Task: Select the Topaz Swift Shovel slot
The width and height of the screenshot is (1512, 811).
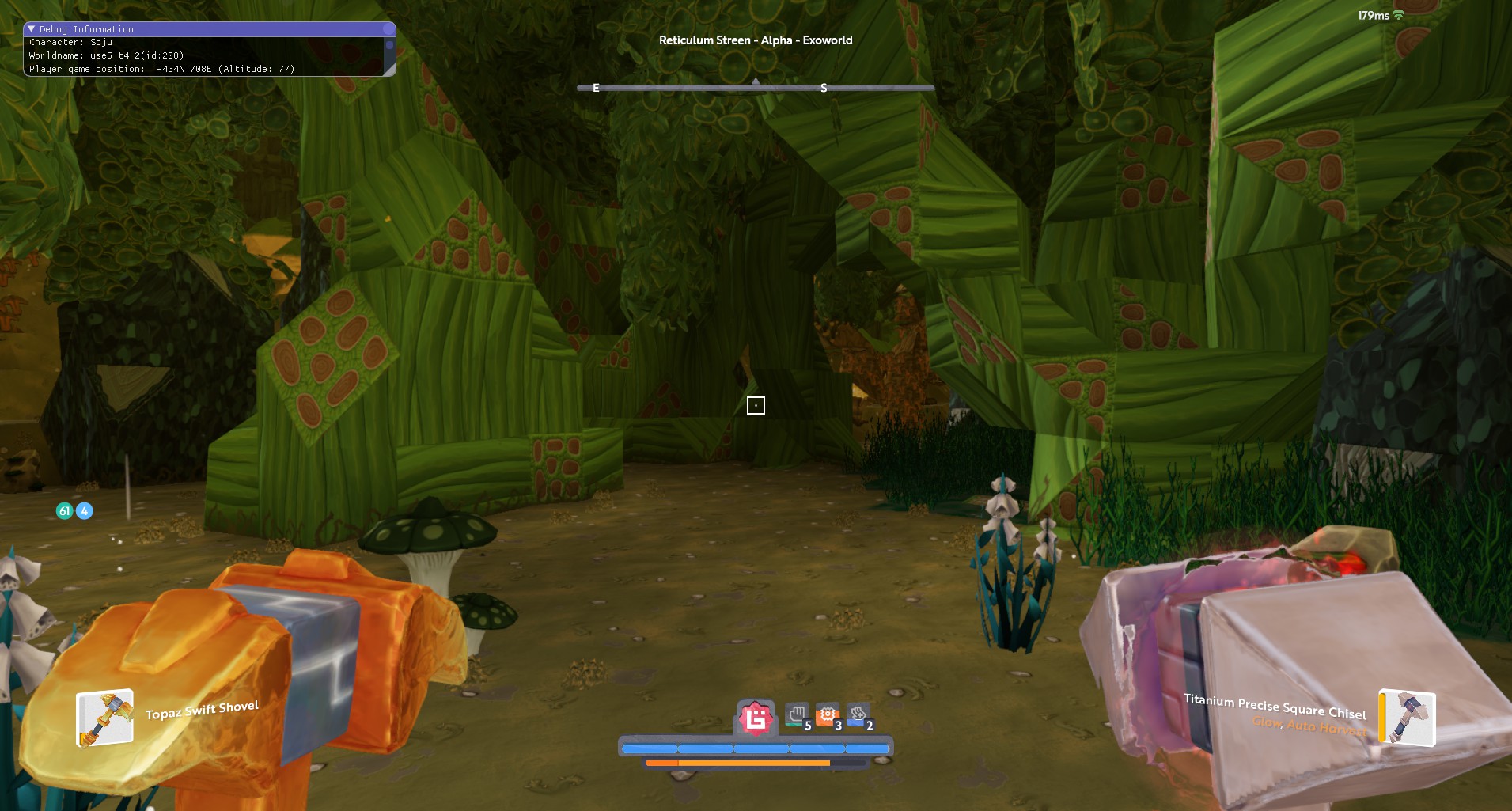Action: [x=104, y=718]
